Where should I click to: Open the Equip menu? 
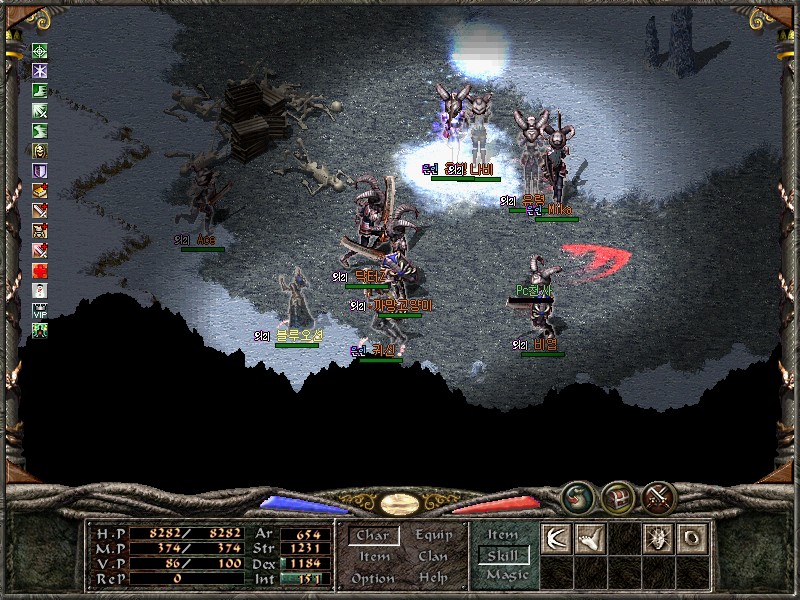coord(433,535)
